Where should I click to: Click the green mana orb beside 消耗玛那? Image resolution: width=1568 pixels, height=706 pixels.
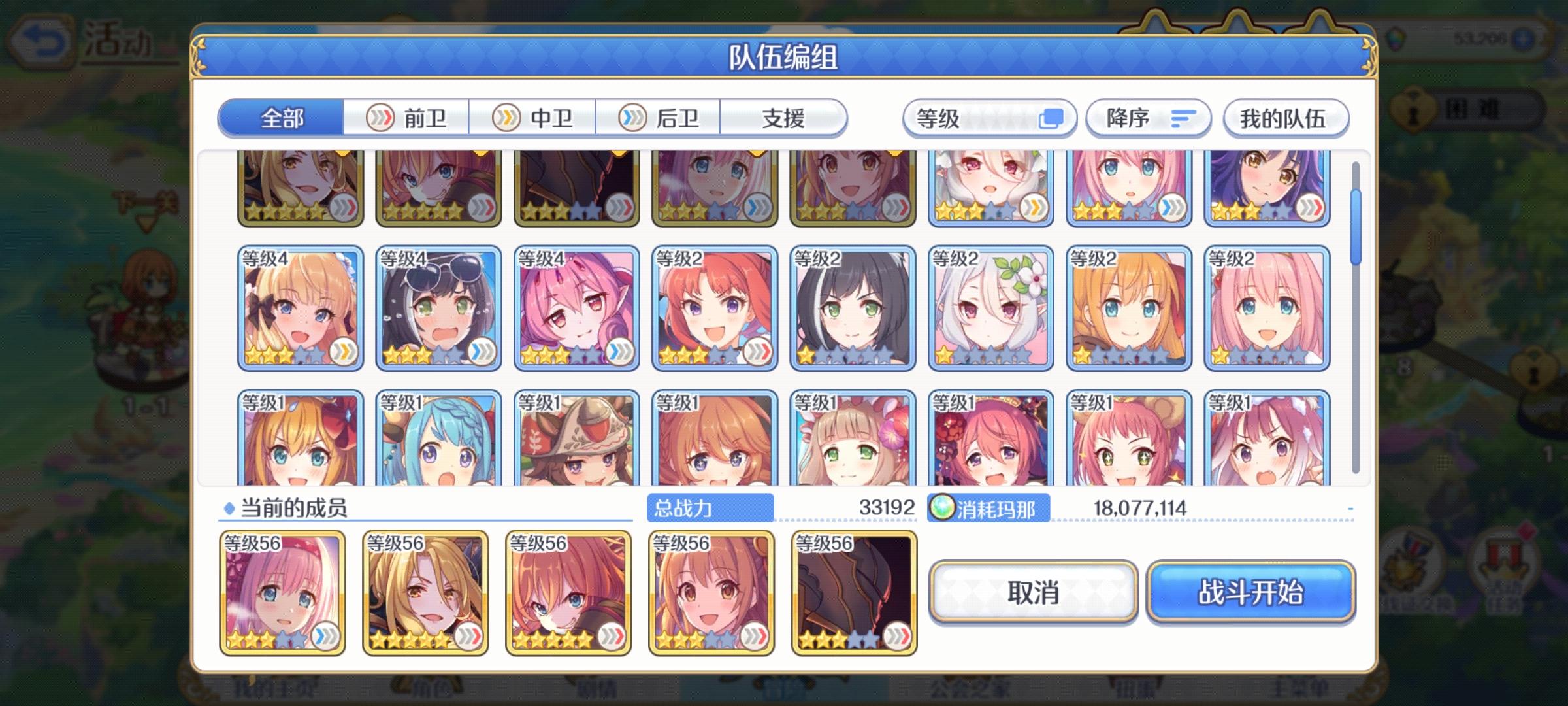pyautogui.click(x=941, y=507)
